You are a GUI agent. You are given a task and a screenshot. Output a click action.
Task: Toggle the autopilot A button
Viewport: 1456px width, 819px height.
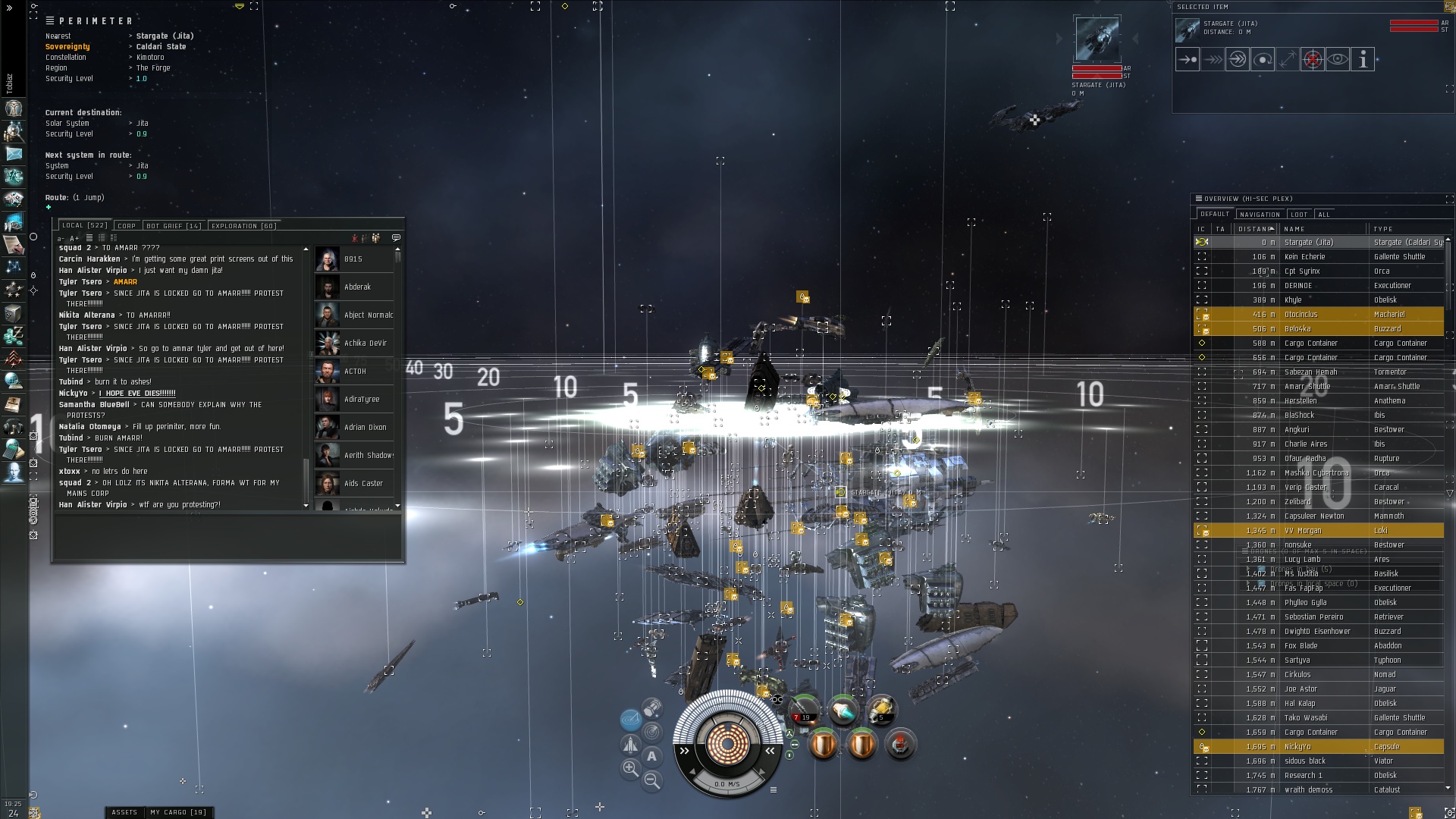click(x=651, y=756)
